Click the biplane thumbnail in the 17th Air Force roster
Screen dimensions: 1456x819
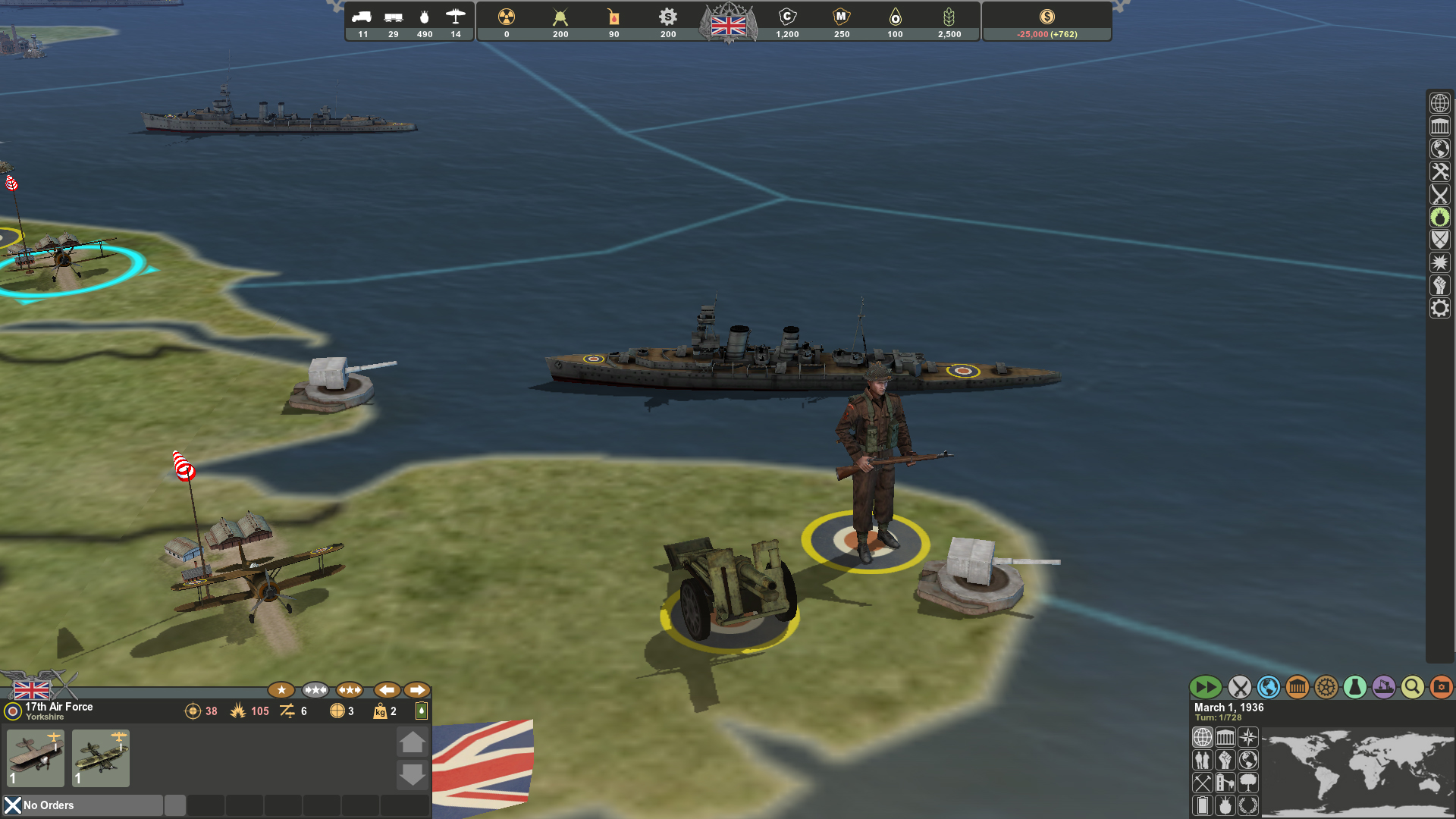35,758
